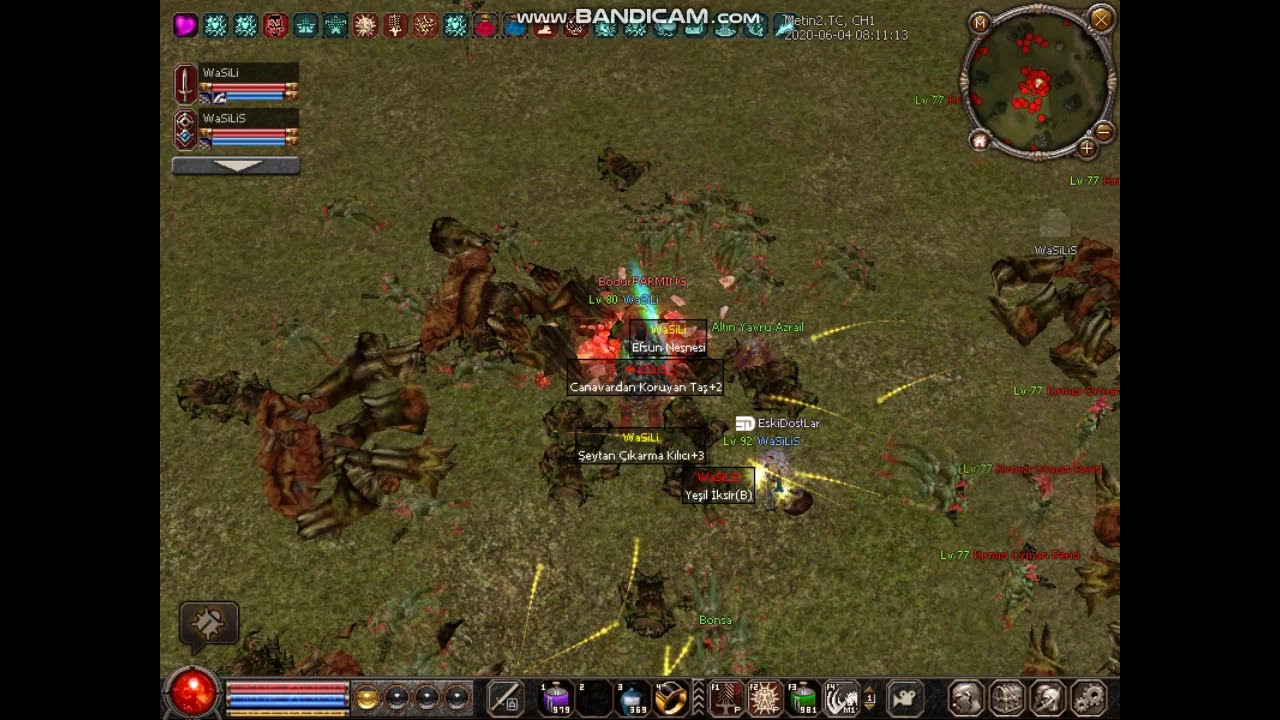
Task: Click the circular minimap display
Action: pos(1038,82)
